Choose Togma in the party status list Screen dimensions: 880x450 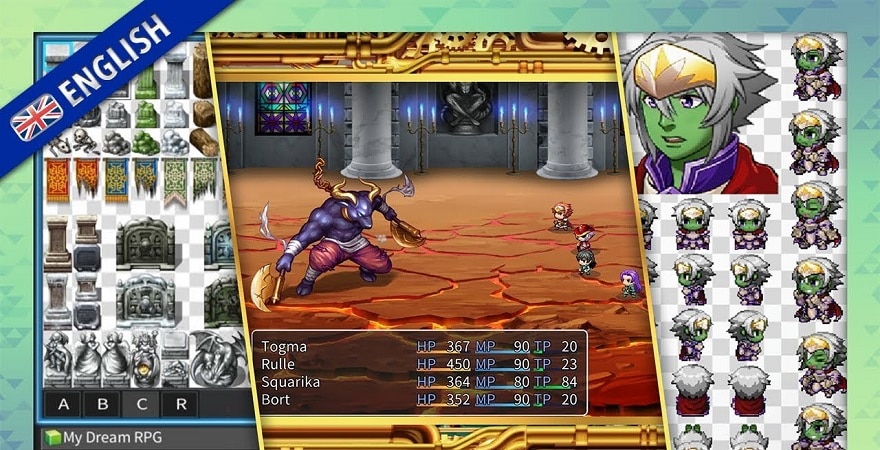click(x=418, y=346)
